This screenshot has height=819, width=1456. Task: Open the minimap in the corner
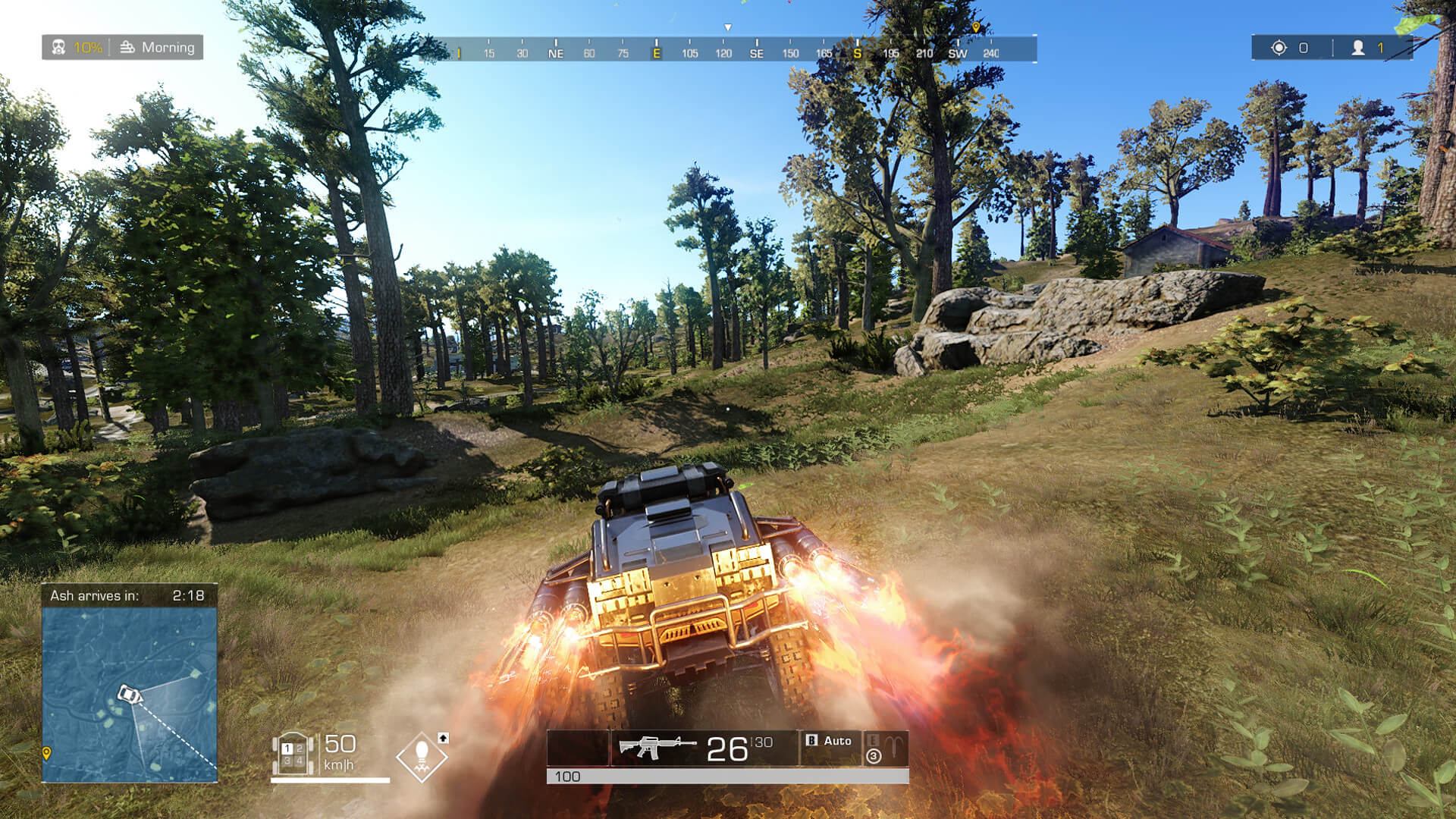[x=130, y=694]
